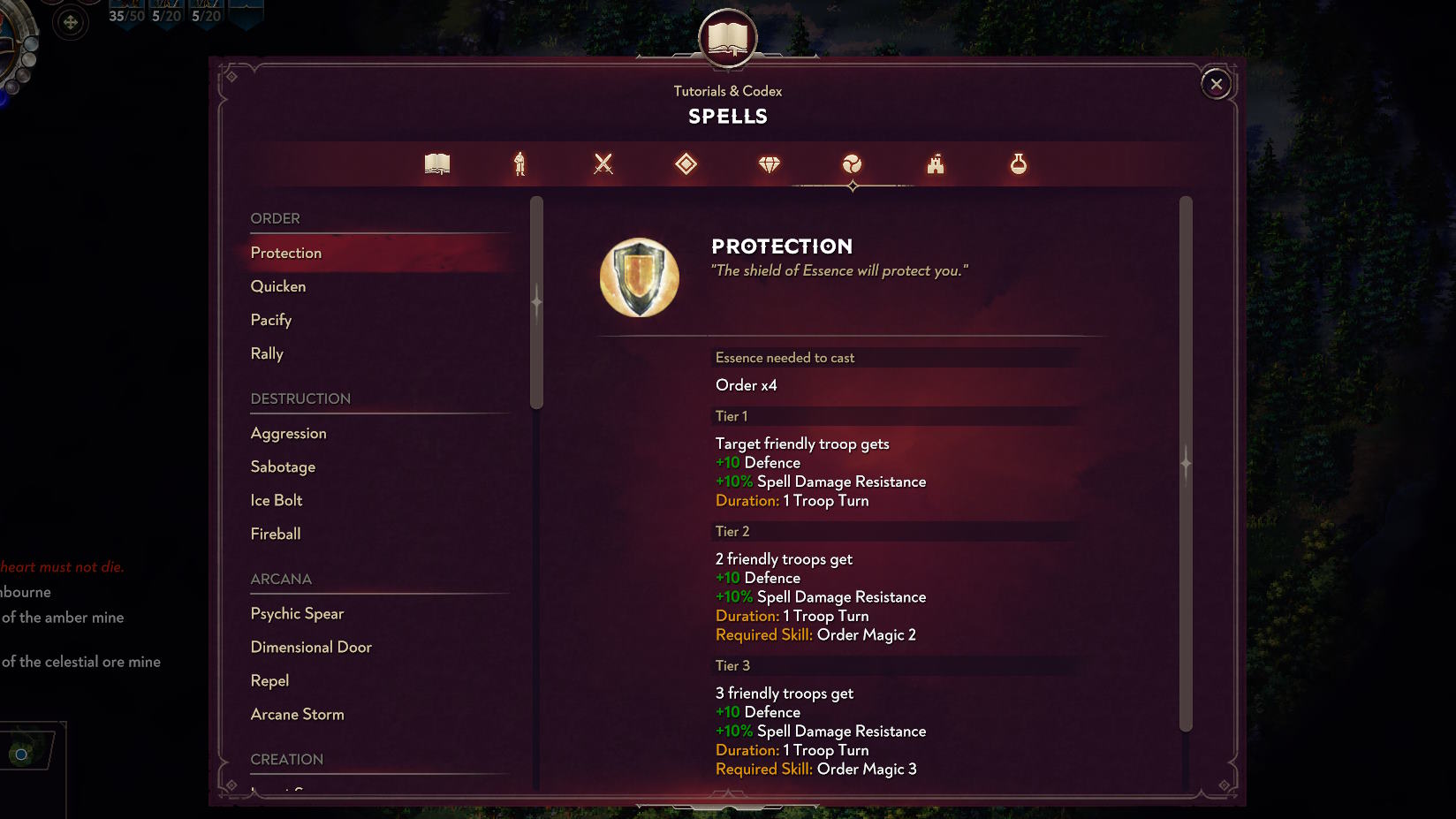Open the Psychic Spear spell details
The image size is (1456, 819).
click(297, 613)
